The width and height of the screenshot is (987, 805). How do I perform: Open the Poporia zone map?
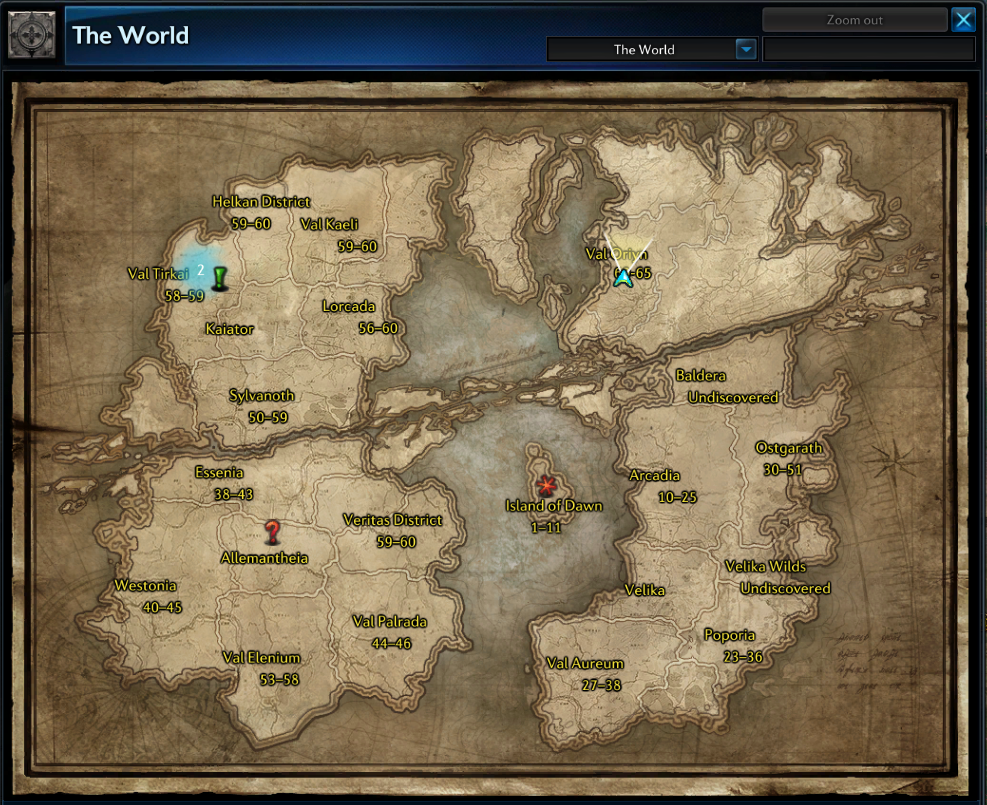tap(730, 635)
